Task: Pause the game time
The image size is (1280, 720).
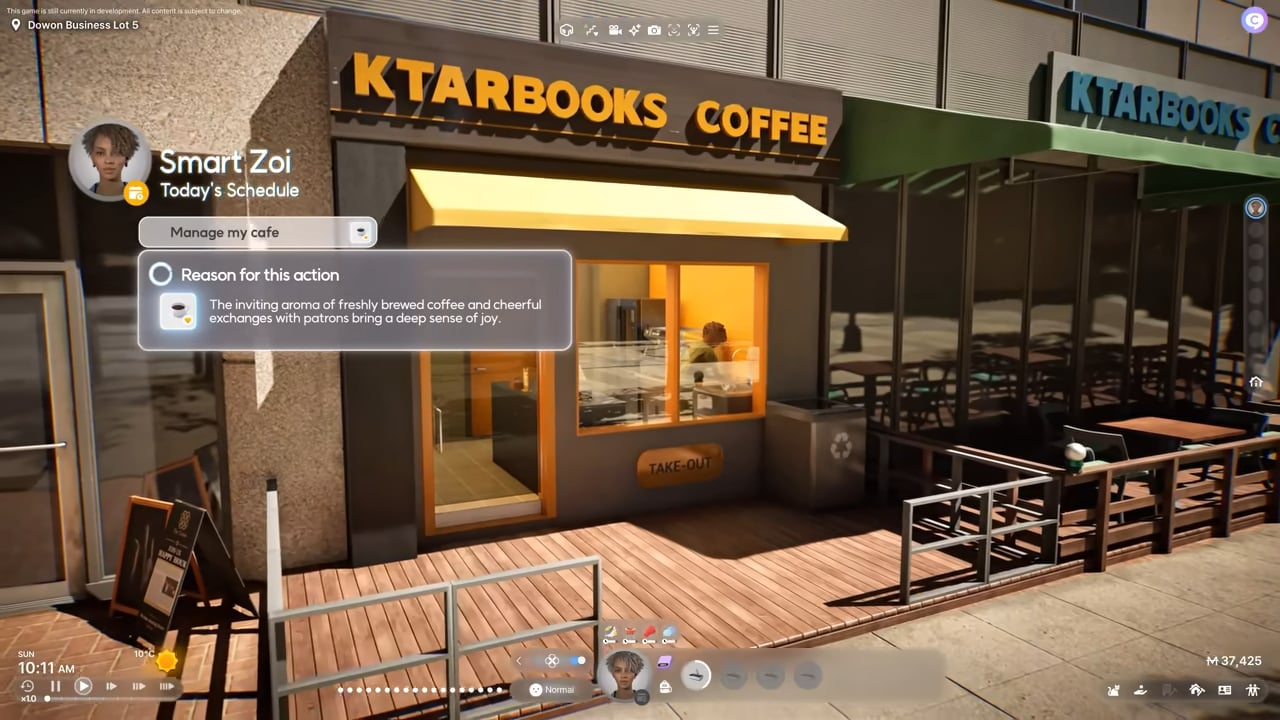Action: [x=56, y=686]
